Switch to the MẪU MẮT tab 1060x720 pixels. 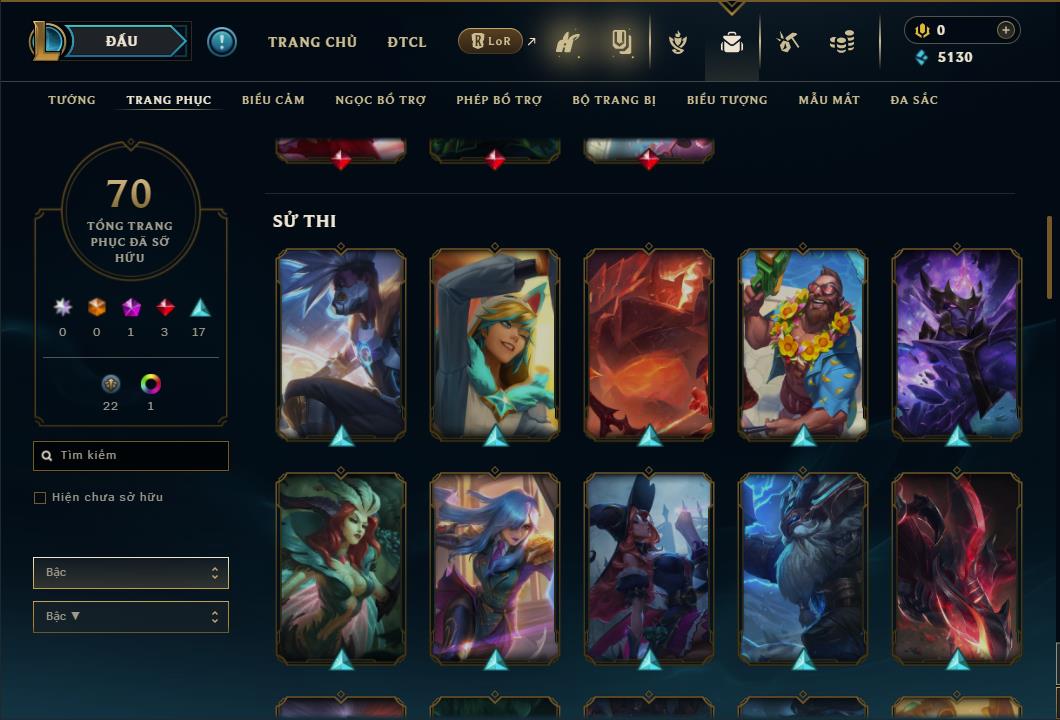coord(829,100)
